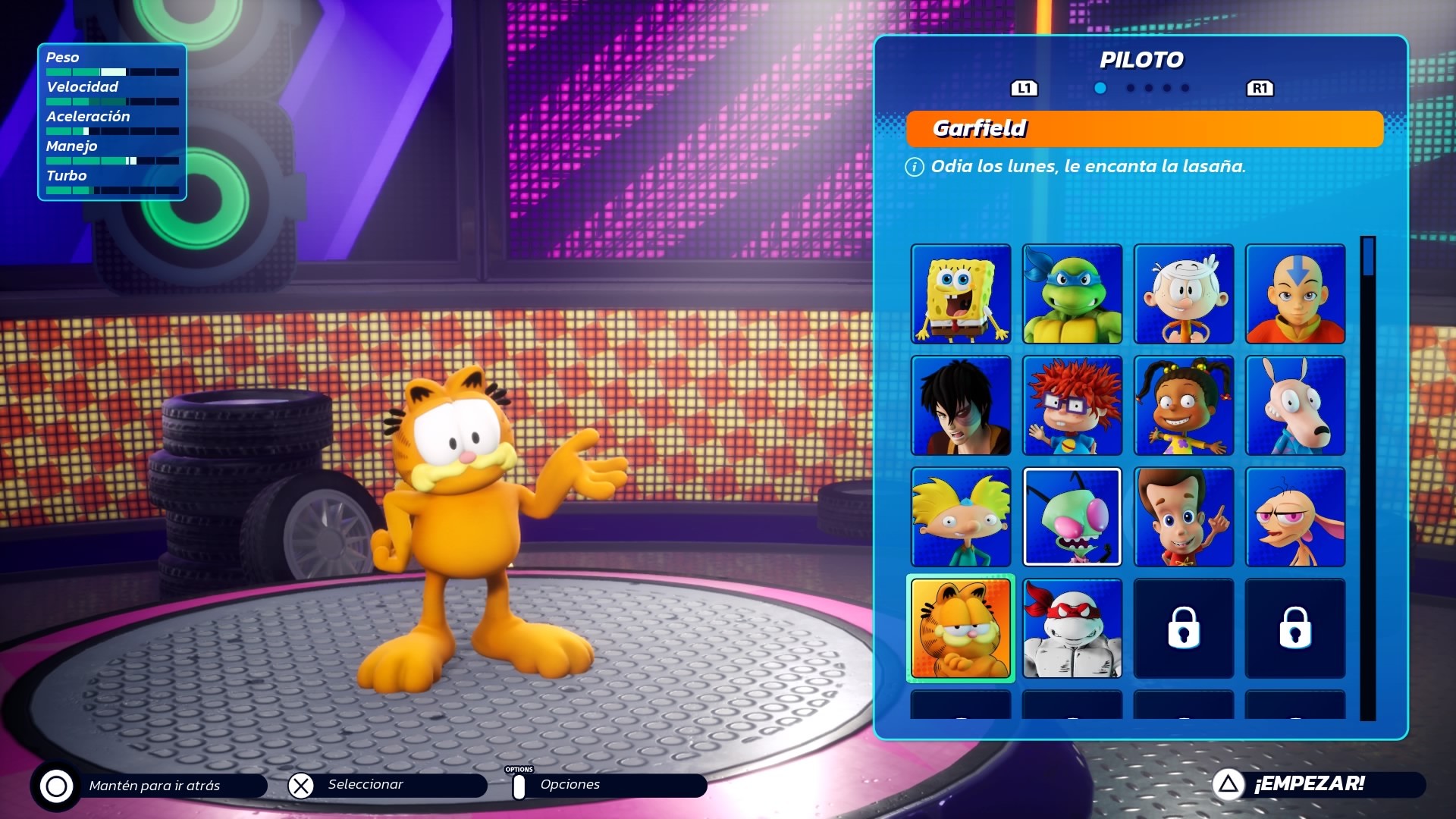
Task: Click the second locked character slot
Action: point(1294,628)
